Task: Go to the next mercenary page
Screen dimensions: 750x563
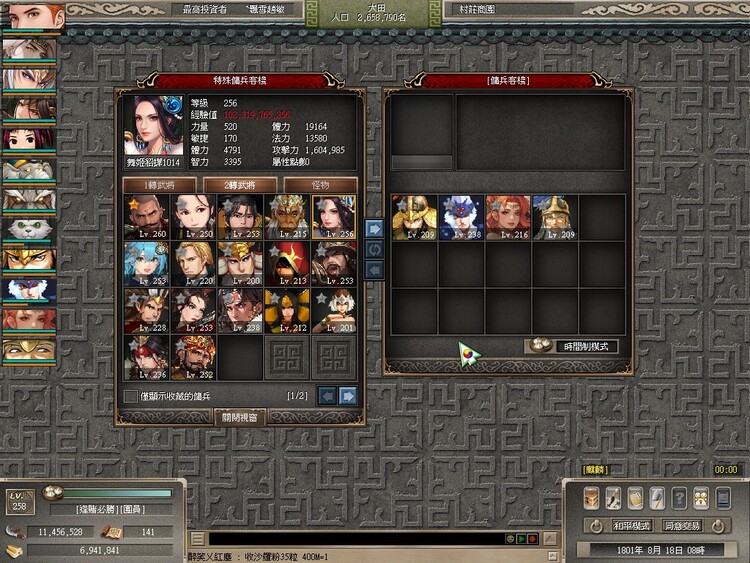Action: click(x=348, y=396)
